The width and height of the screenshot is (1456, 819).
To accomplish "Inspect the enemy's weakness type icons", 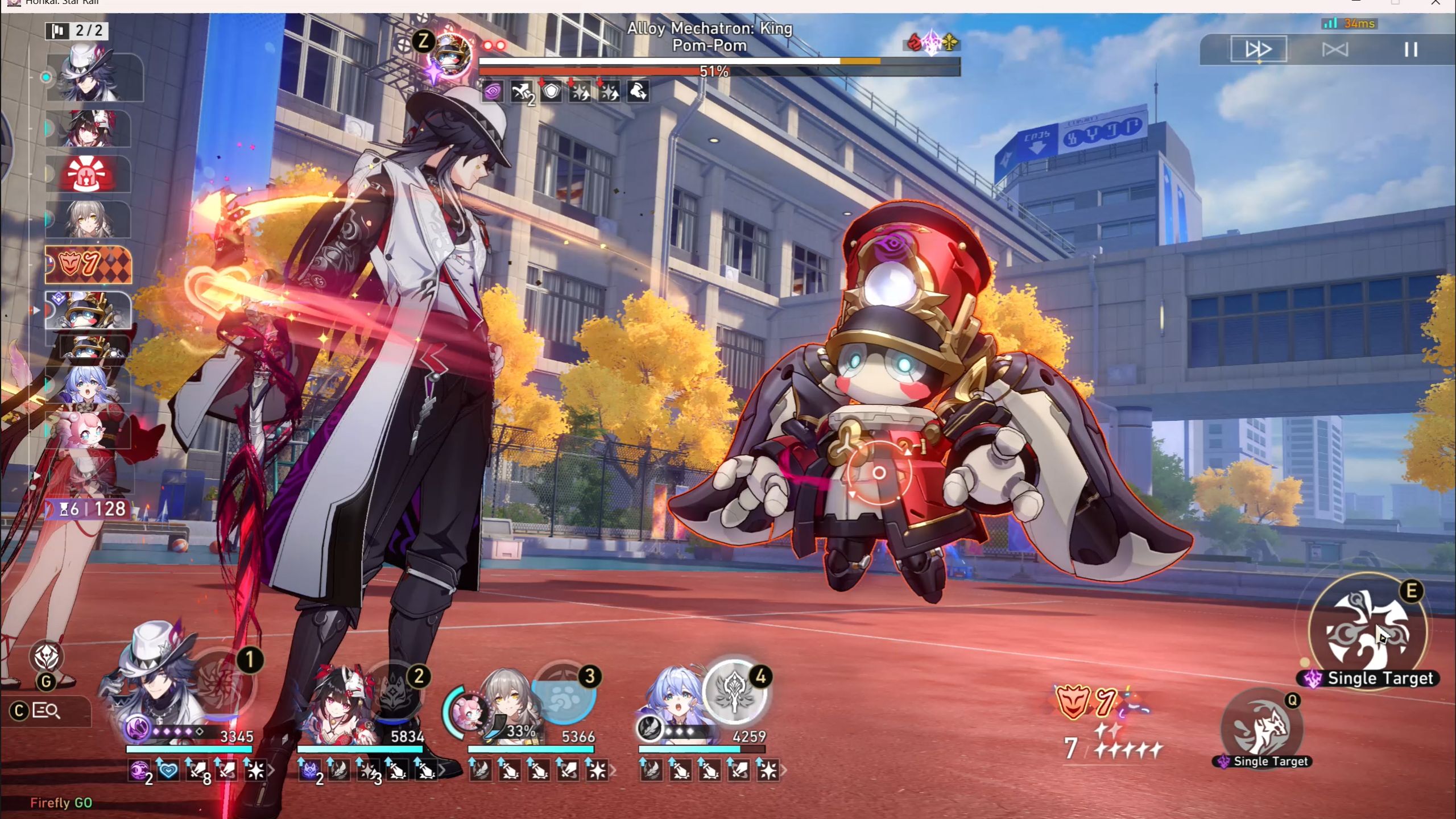I will (932, 42).
